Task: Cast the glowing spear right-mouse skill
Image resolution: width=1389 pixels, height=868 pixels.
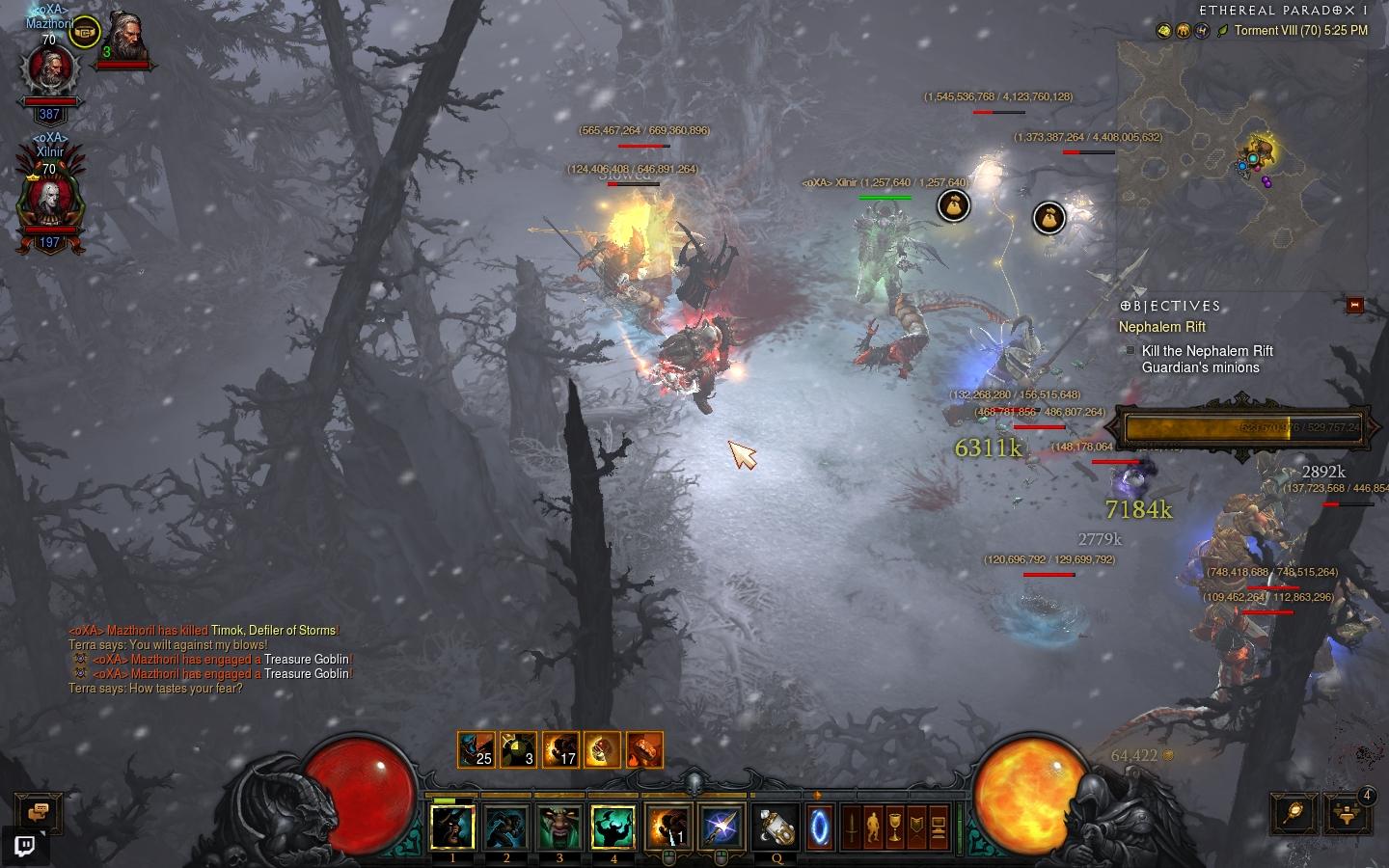Action: [x=722, y=827]
